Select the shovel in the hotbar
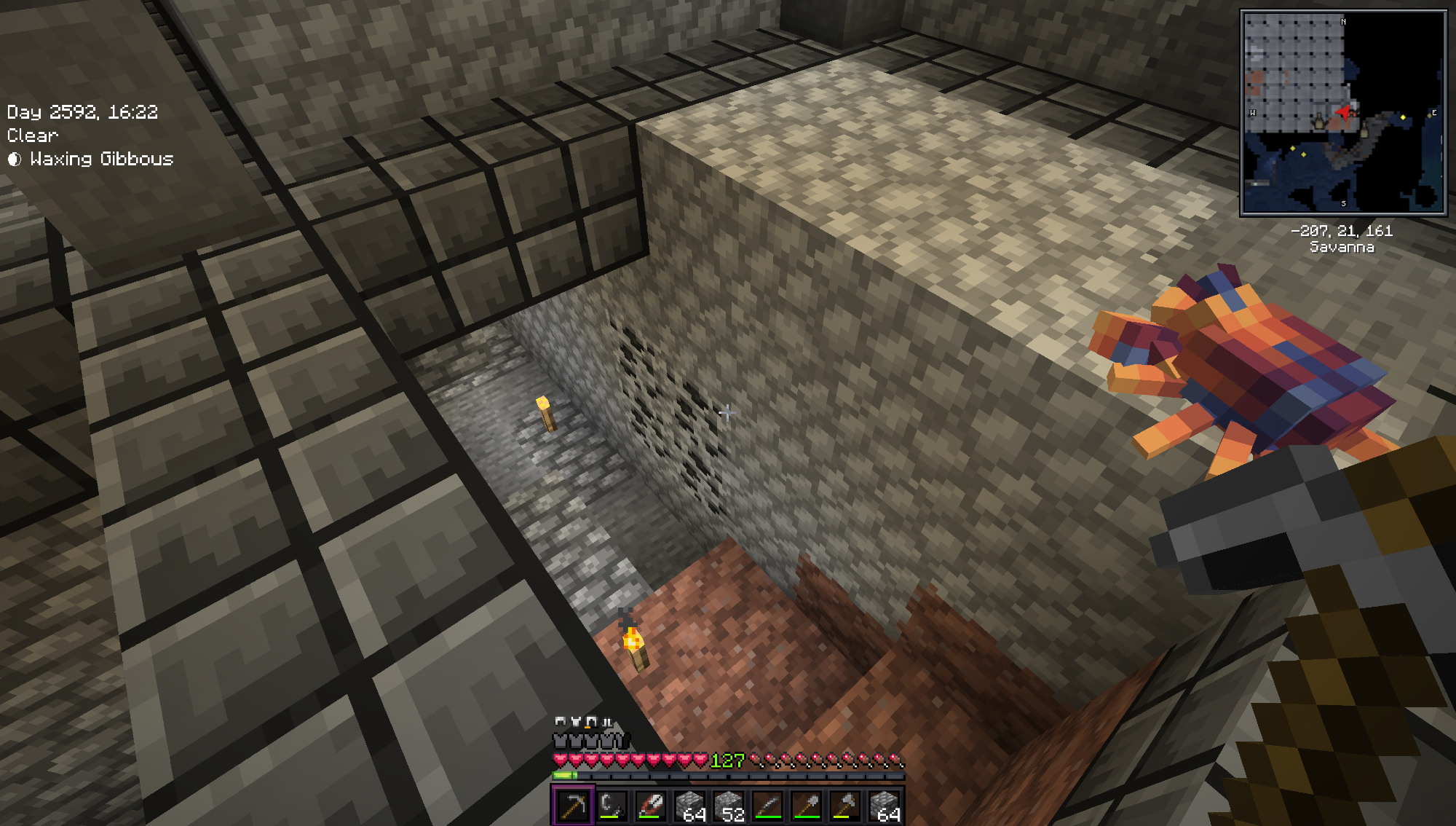This screenshot has width=1456, height=826. (807, 806)
